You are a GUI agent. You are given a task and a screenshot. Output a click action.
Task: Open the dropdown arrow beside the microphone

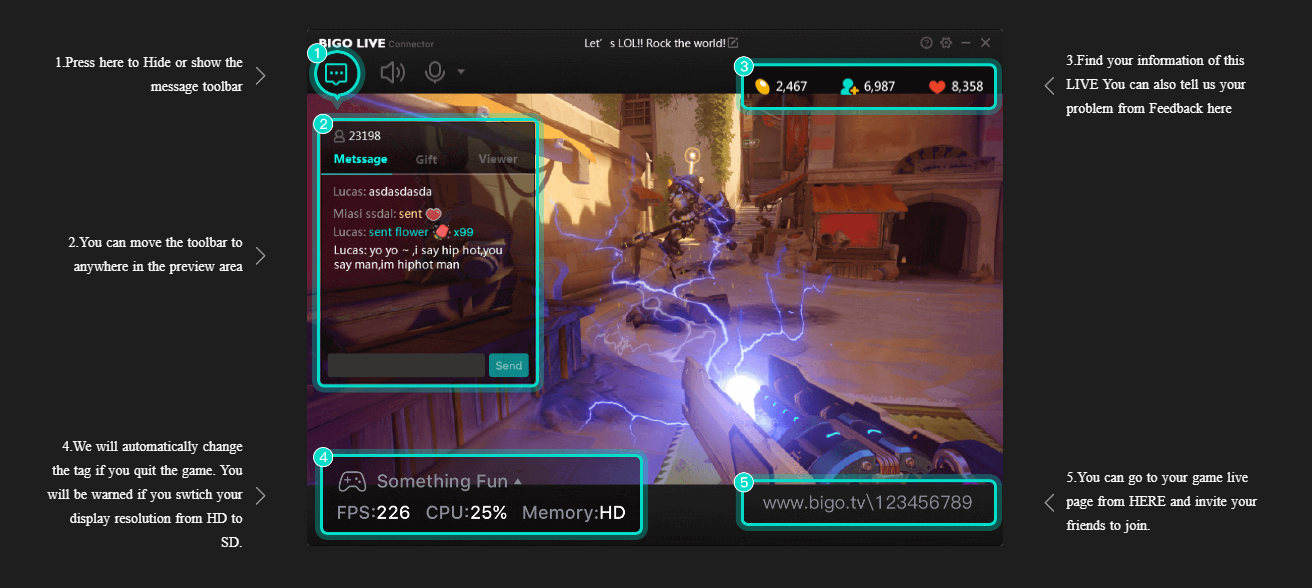(x=461, y=72)
